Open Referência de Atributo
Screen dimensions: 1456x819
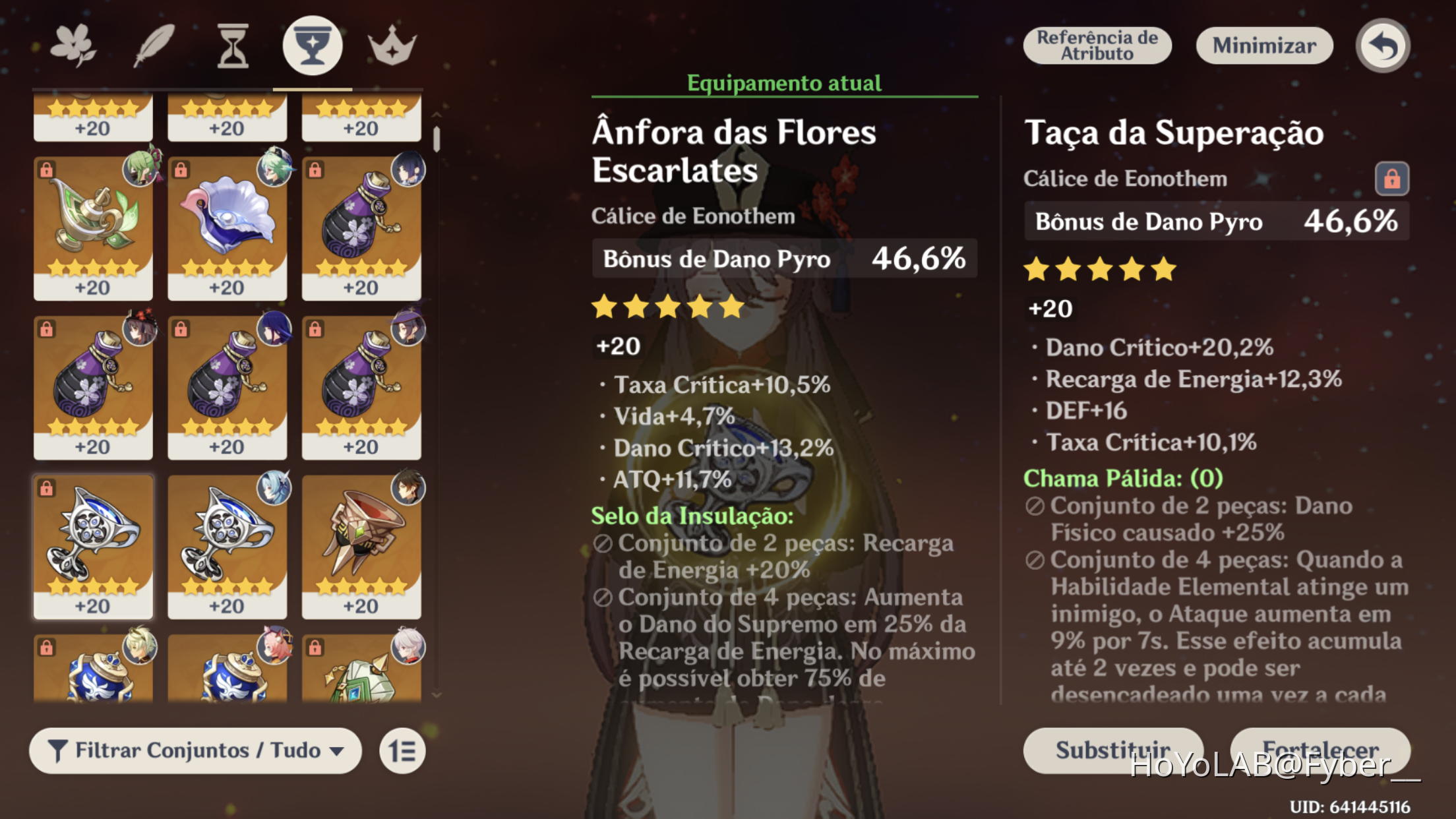click(x=1097, y=45)
